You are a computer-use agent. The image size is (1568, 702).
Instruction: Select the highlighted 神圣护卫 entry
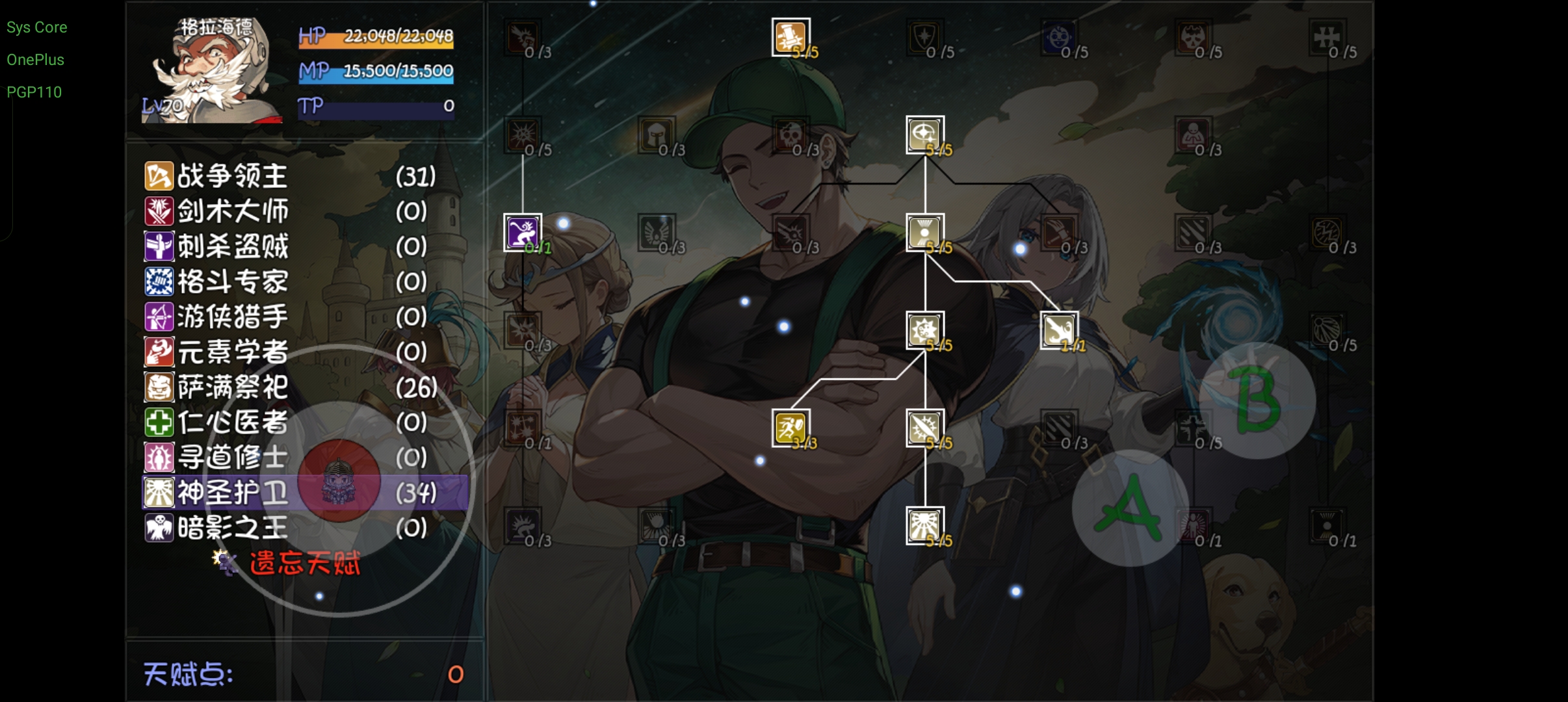click(x=232, y=493)
